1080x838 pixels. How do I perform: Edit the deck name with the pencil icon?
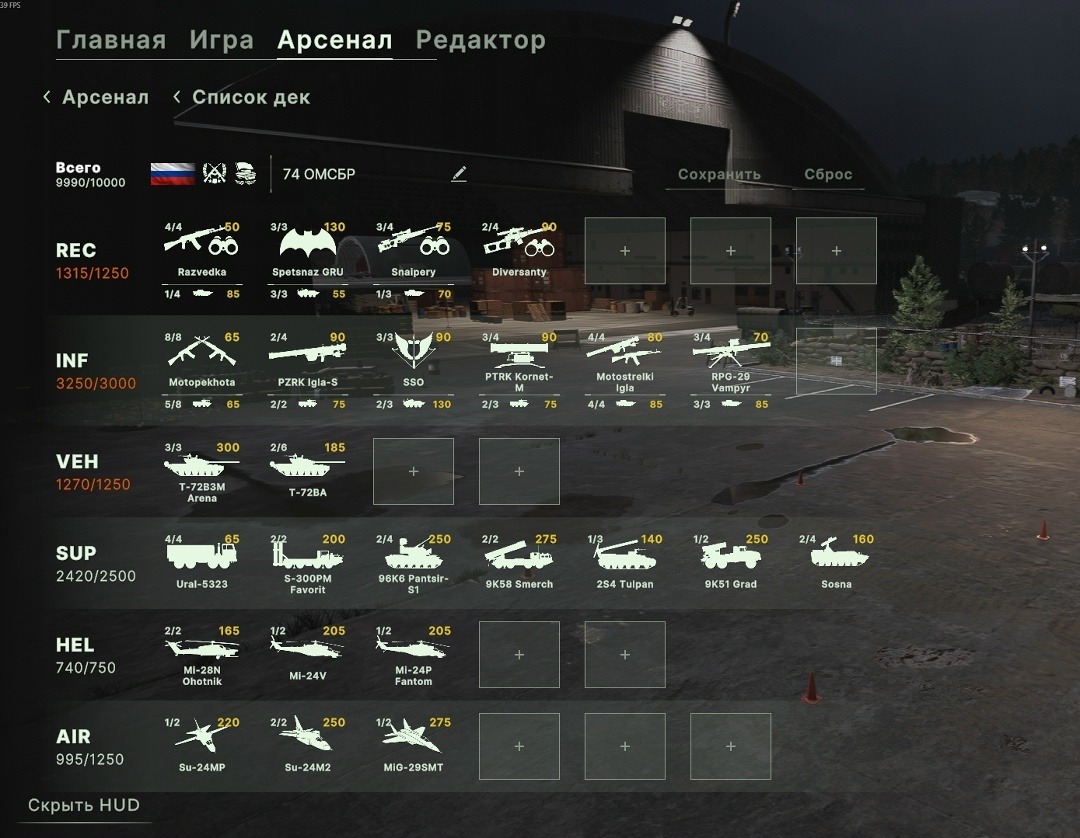pos(459,174)
